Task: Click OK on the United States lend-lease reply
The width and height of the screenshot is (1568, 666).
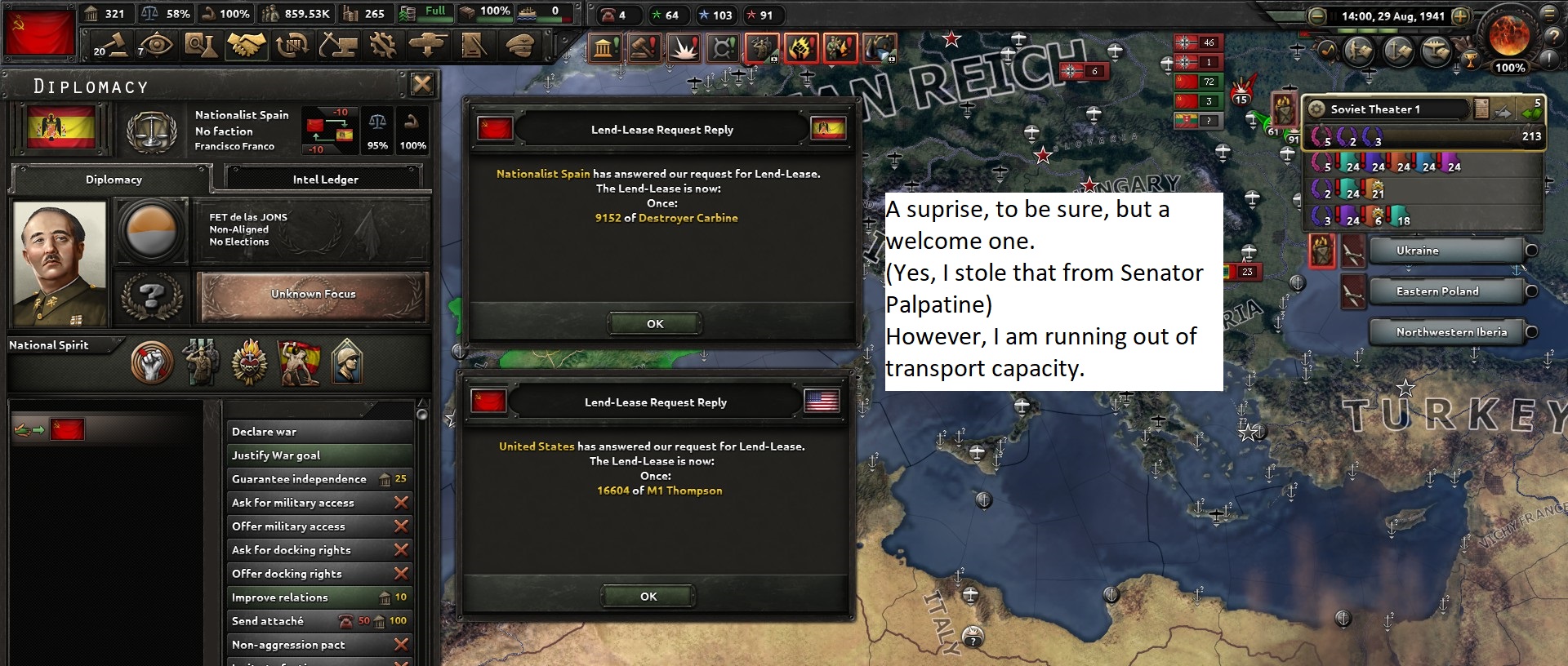Action: pos(648,597)
